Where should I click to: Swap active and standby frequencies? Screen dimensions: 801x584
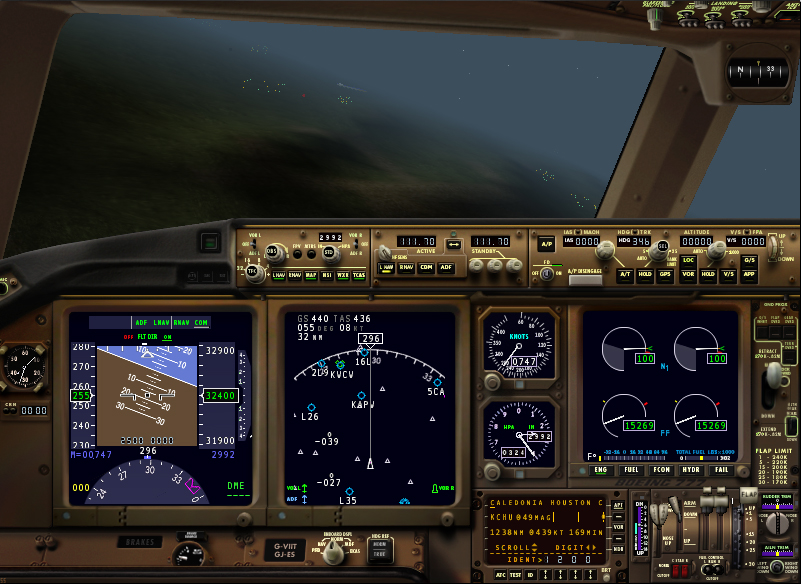[453, 243]
